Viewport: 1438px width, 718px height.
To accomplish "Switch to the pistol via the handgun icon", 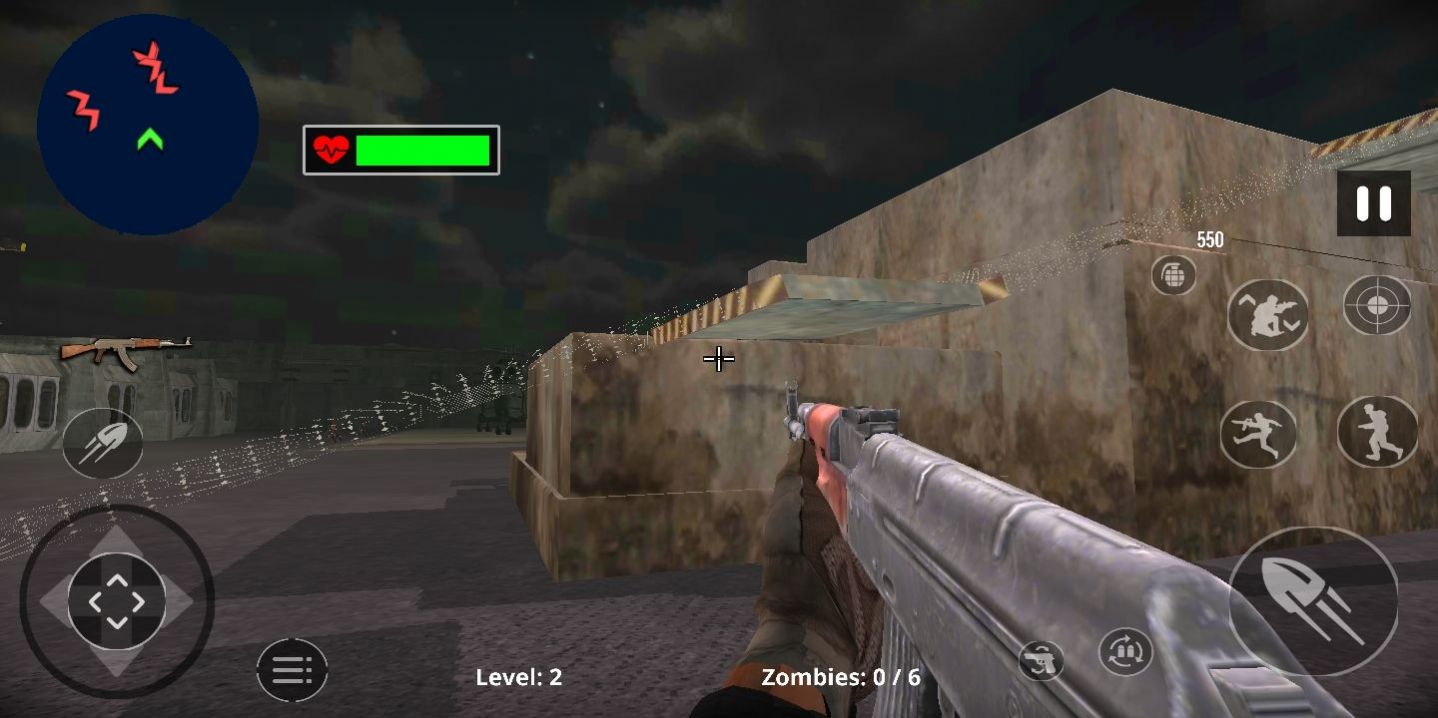I will pyautogui.click(x=1041, y=661).
